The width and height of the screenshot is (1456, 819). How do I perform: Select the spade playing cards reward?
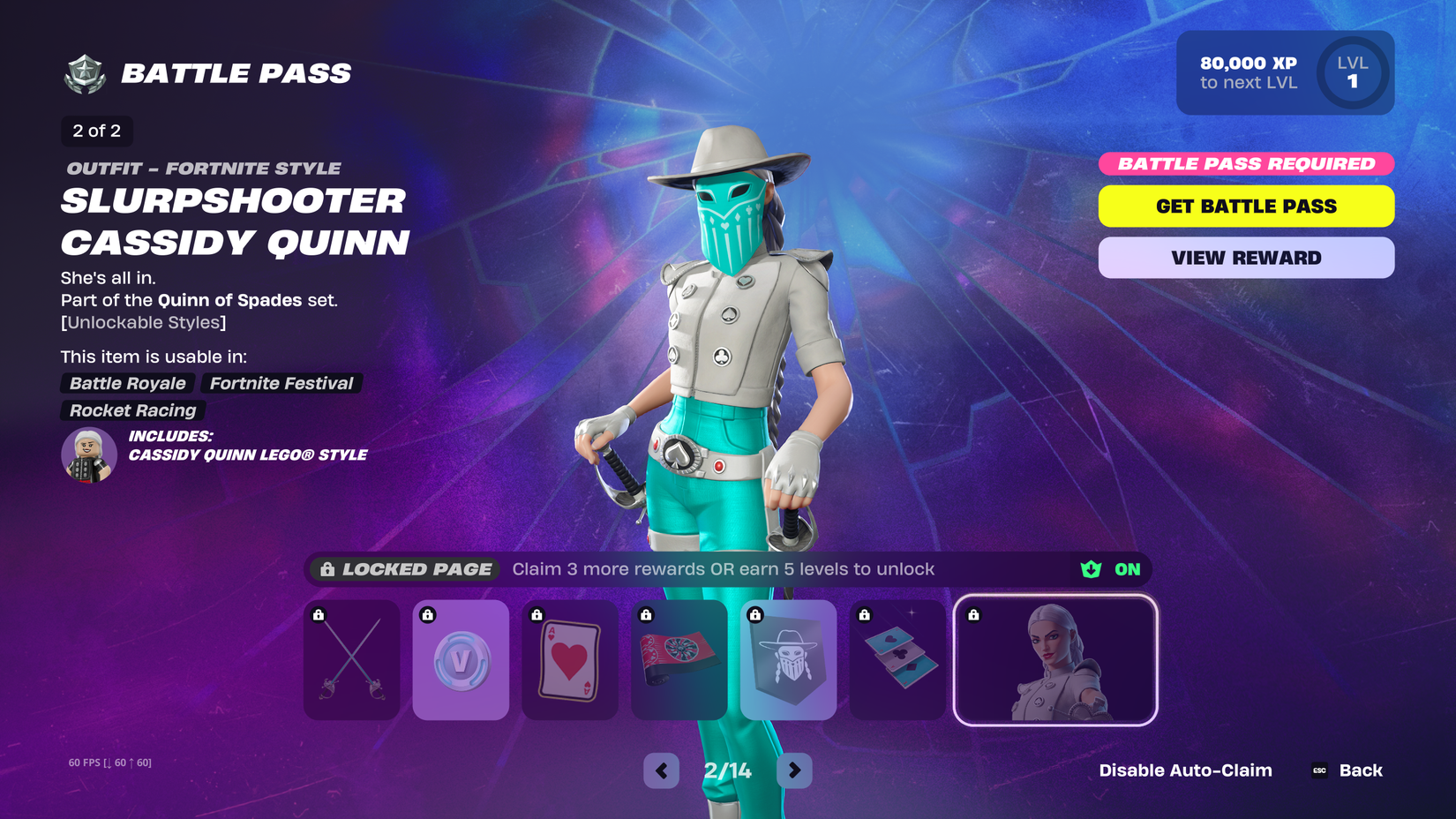tap(897, 660)
